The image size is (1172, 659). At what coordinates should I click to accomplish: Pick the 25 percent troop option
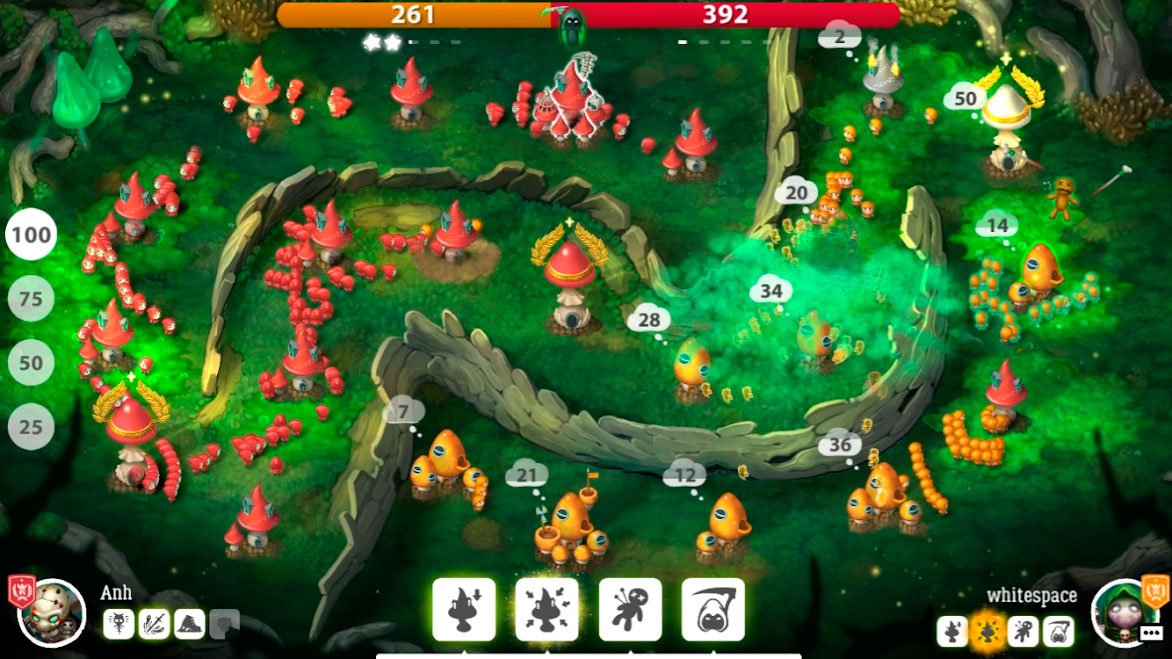(31, 427)
